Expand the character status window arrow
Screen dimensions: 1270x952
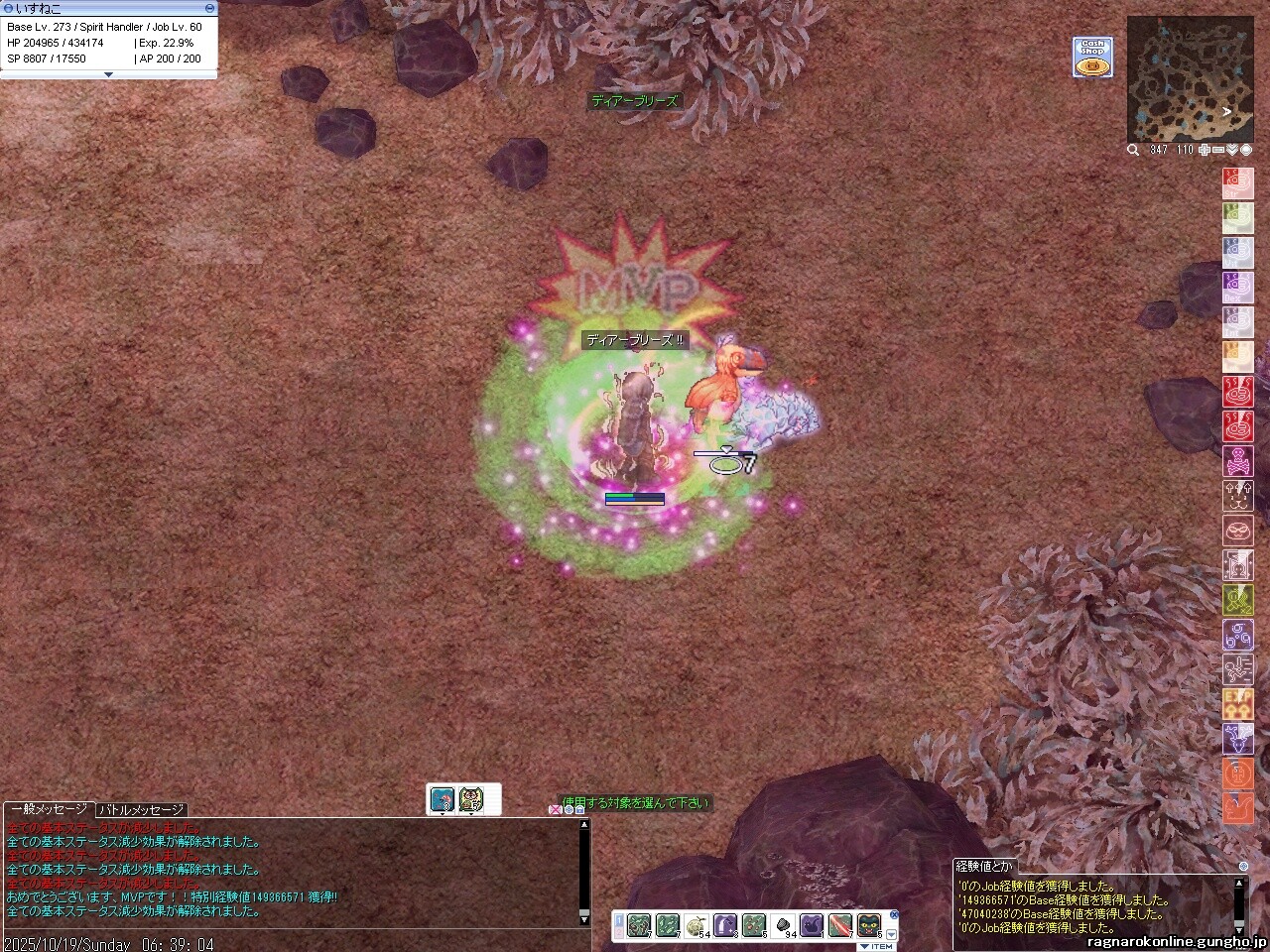click(108, 74)
